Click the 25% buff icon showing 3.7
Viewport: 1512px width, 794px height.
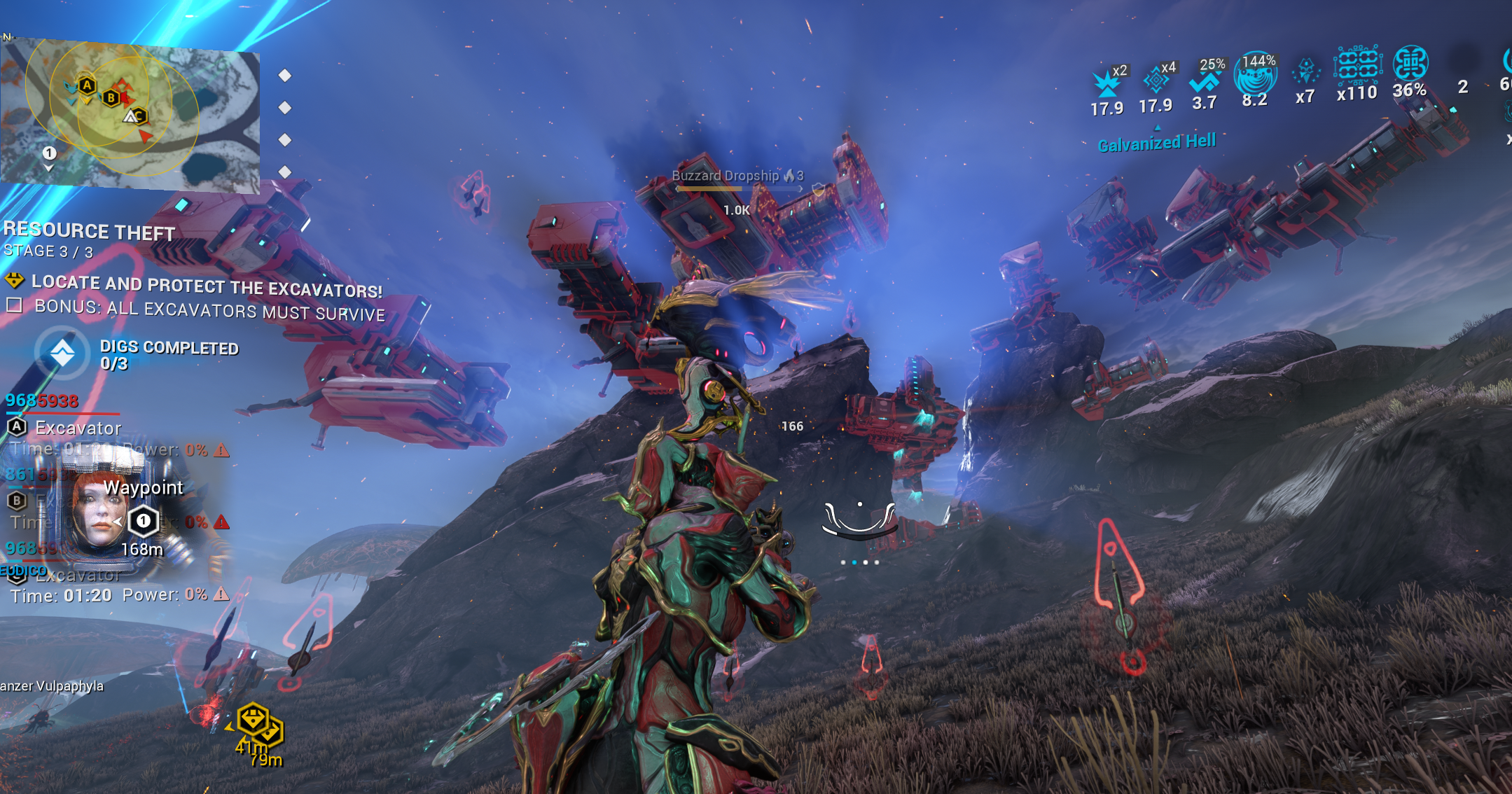tap(1205, 81)
